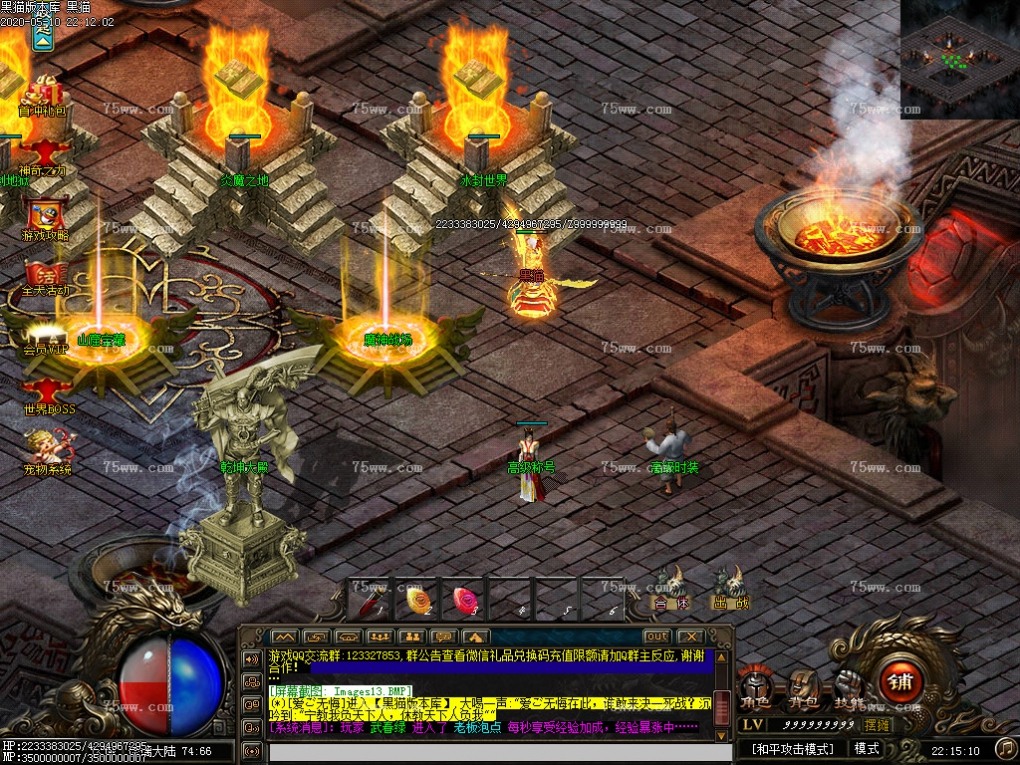Collapse the side icon list arrow button

pos(43,36)
